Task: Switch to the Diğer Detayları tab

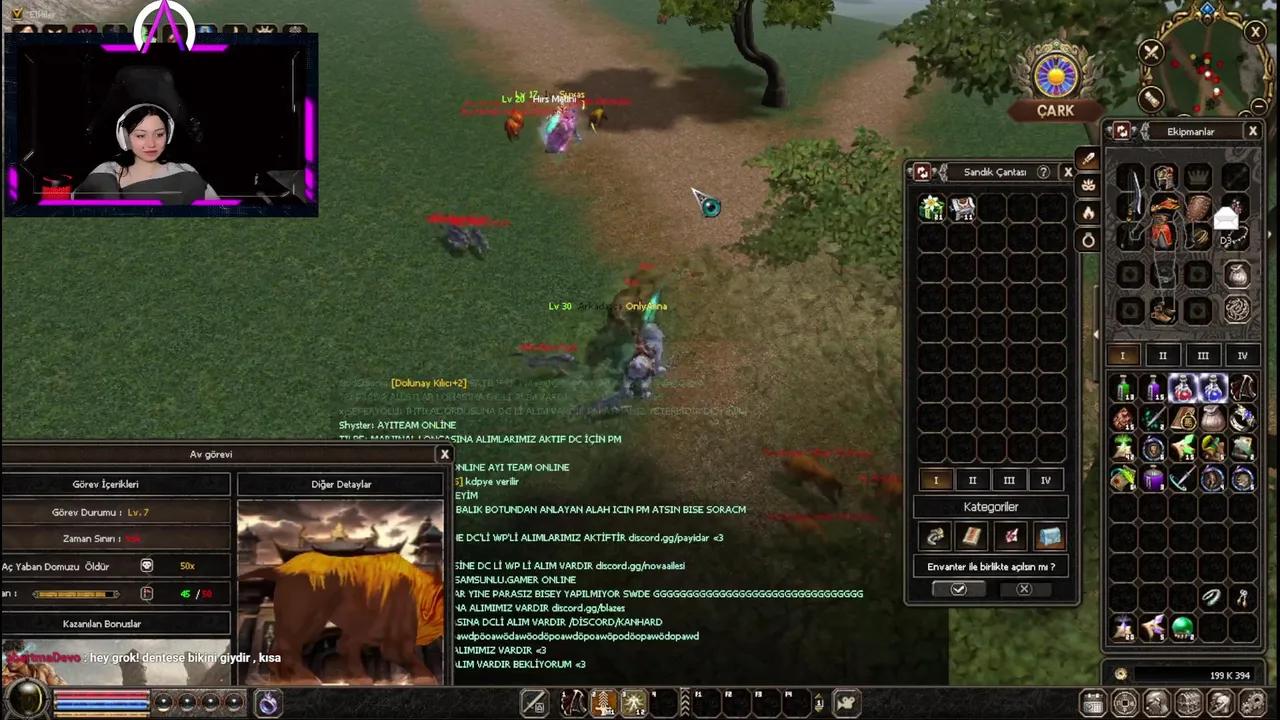Action: point(341,484)
